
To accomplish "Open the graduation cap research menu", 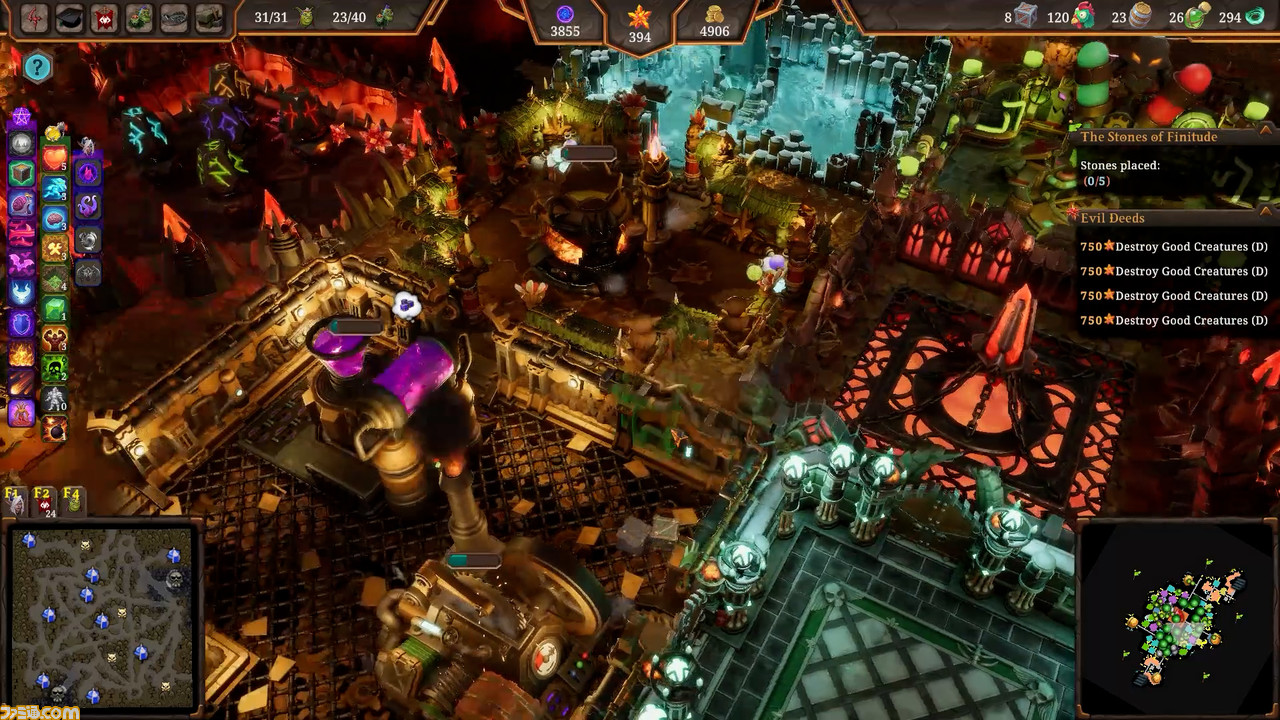I will click(69, 18).
